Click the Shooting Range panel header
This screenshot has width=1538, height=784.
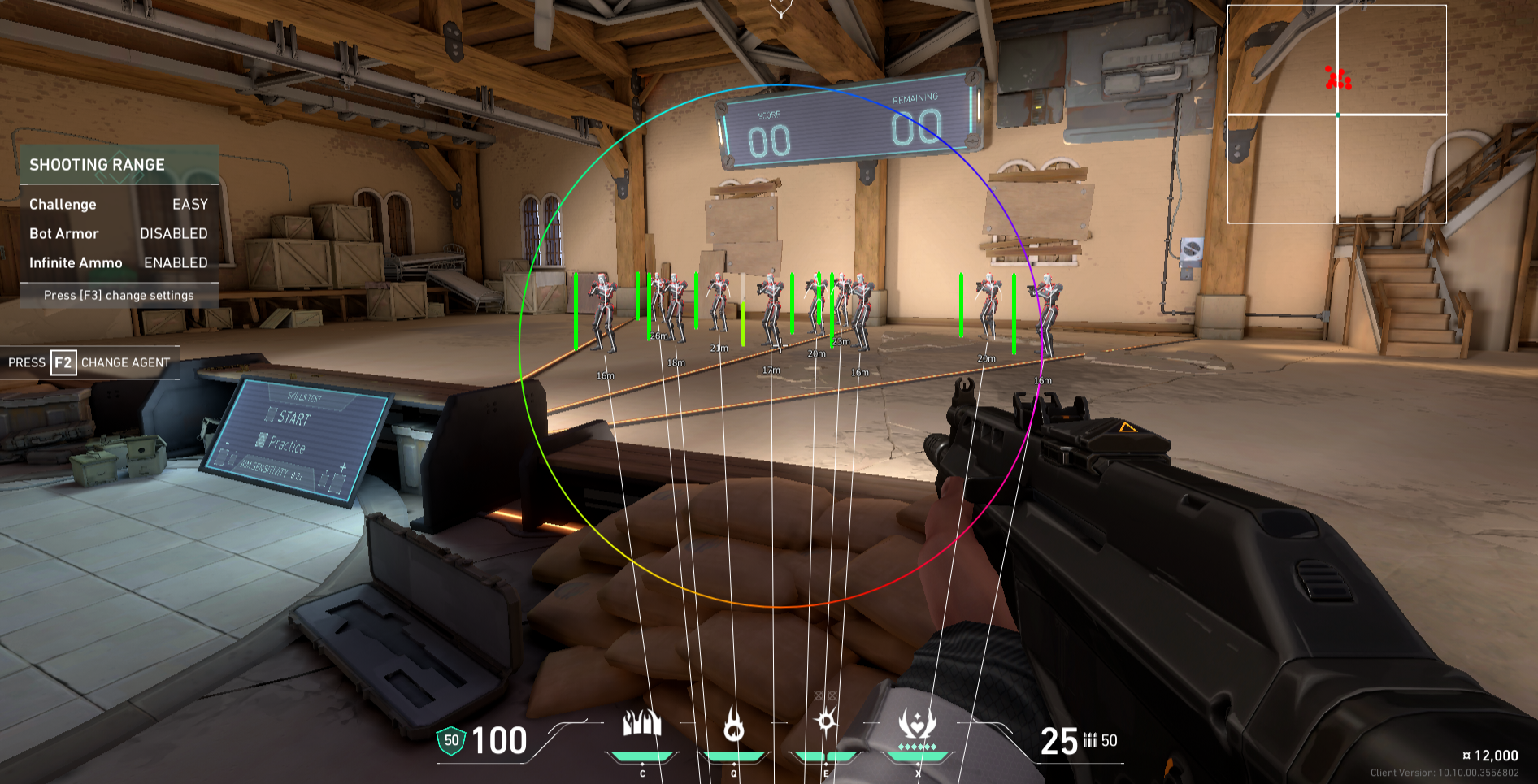coord(119,165)
